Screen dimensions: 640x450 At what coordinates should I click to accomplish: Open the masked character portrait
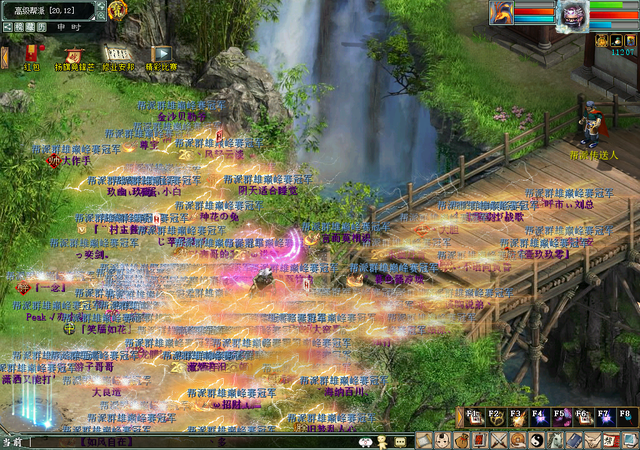pyautogui.click(x=573, y=15)
